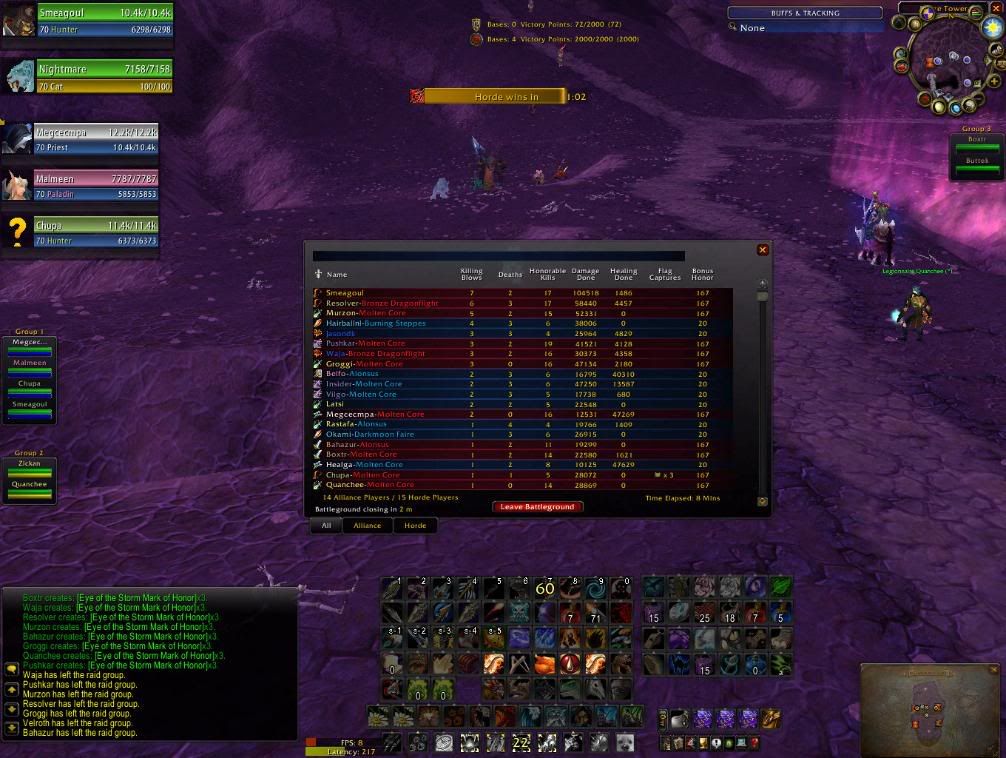1006x758 pixels.
Task: Select Megcecmpa's row in the scoreboard
Action: tap(360, 414)
